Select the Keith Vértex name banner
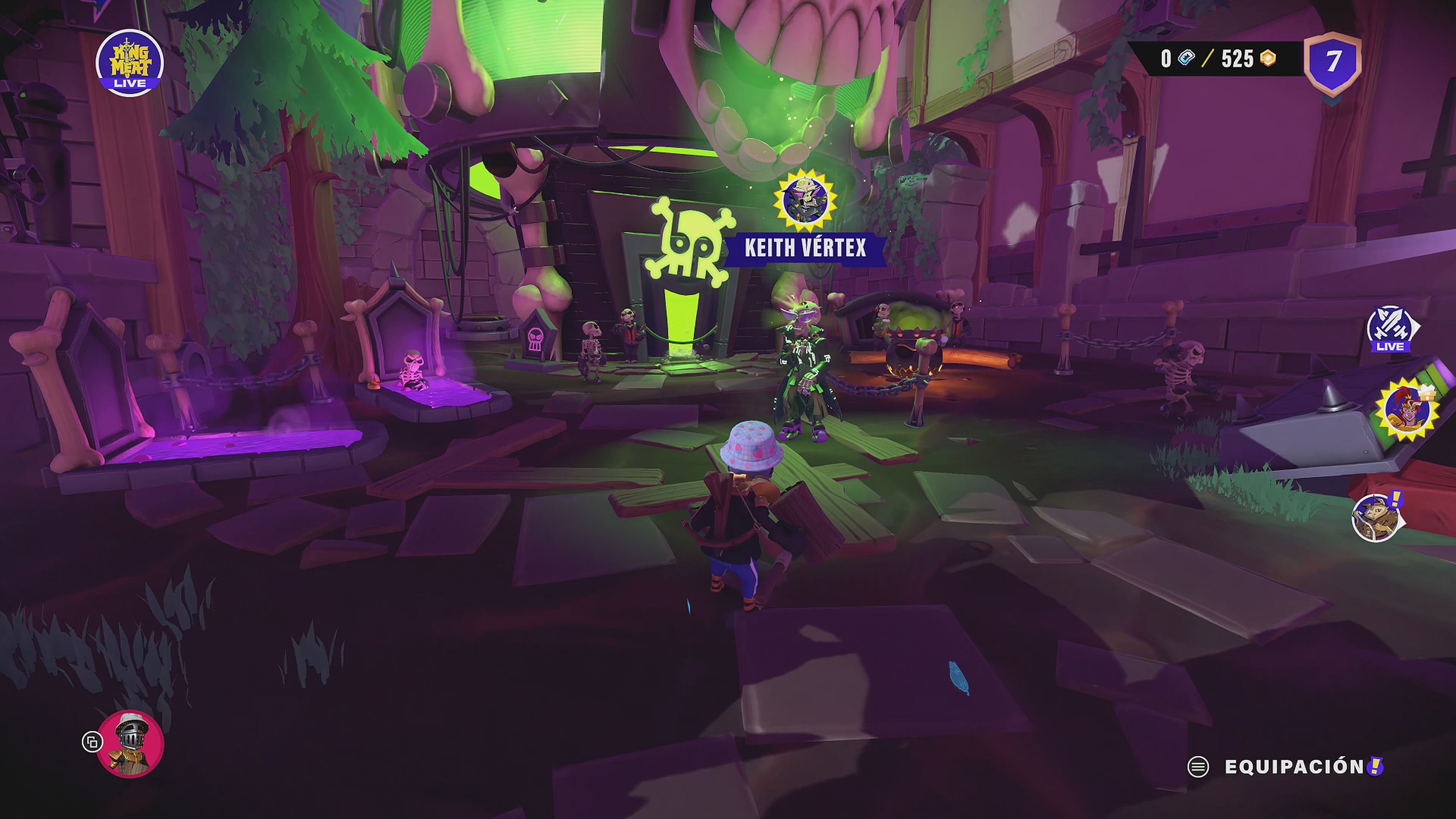Viewport: 1456px width, 819px height. [x=805, y=248]
